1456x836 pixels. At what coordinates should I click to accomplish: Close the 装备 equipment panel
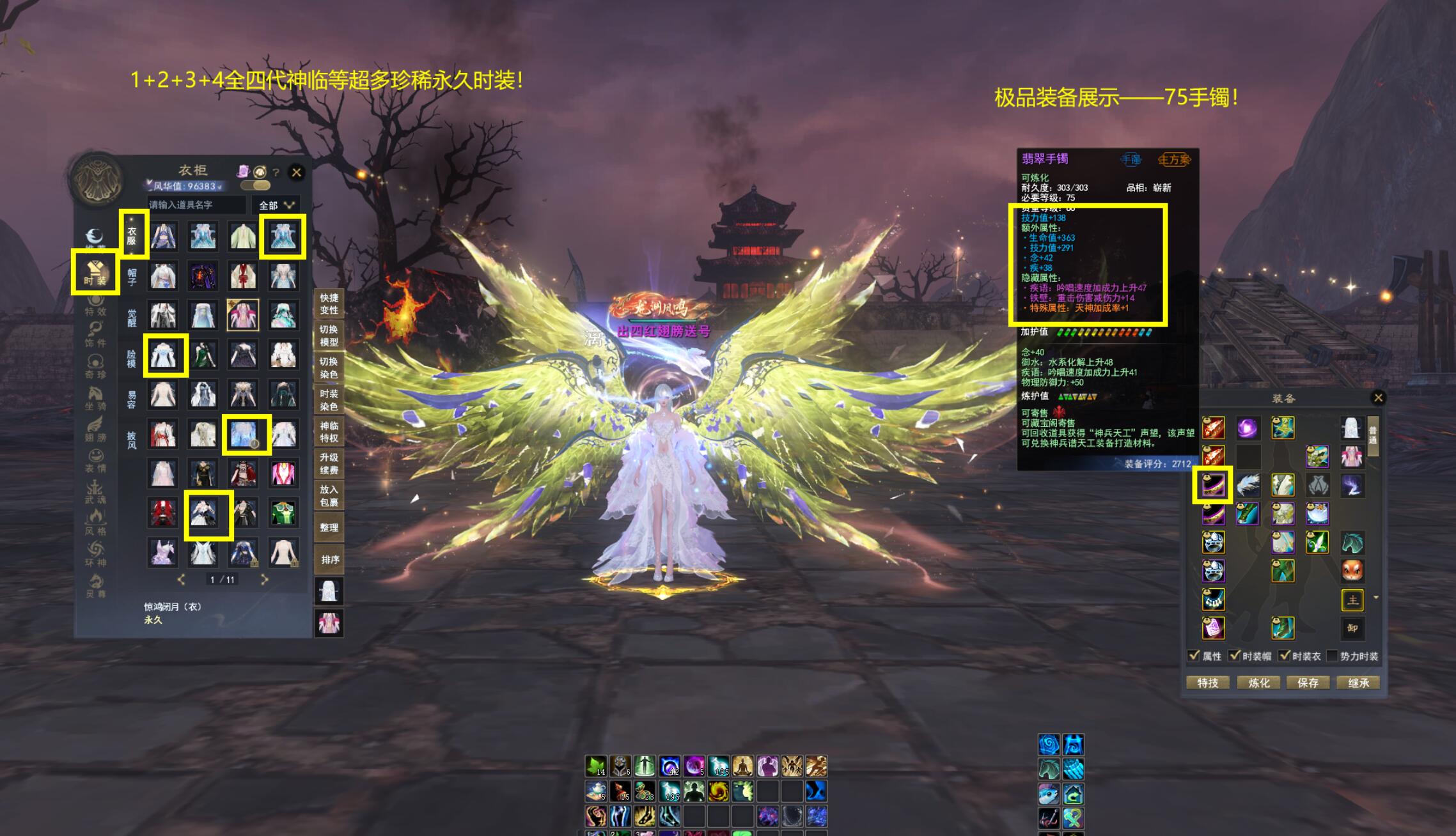tap(1378, 398)
